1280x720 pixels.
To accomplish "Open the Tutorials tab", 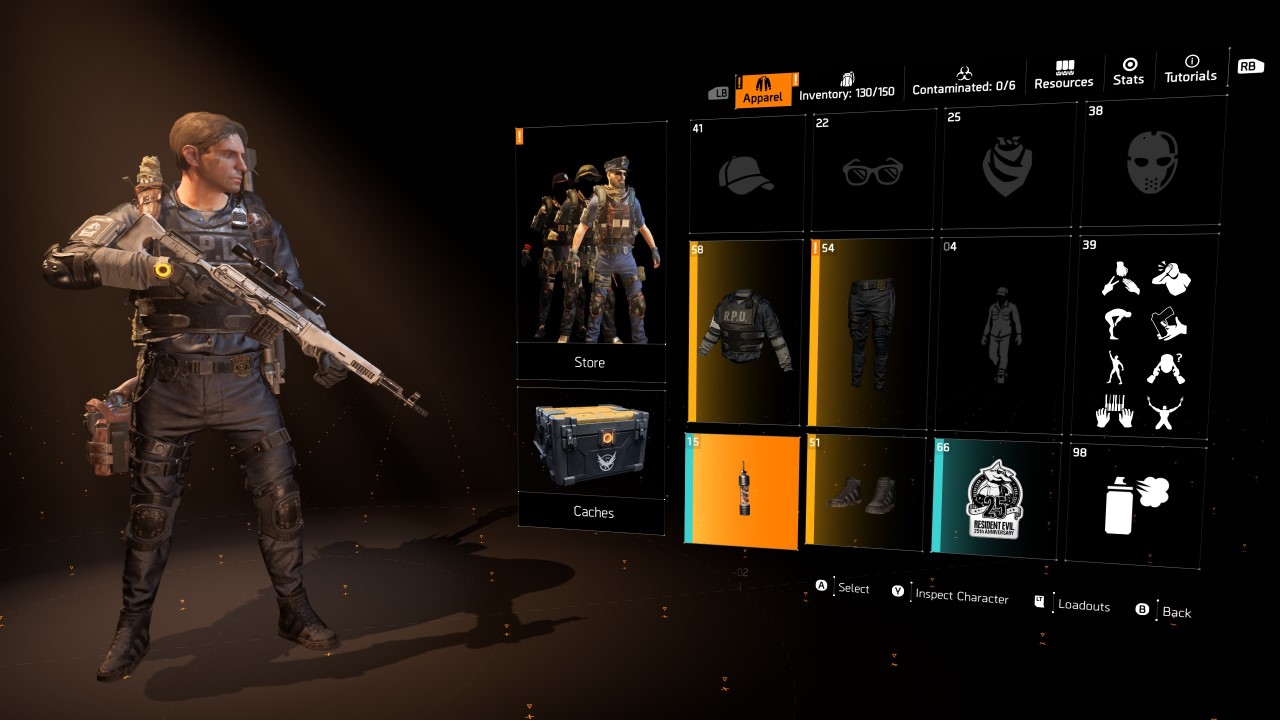I will [x=1190, y=69].
